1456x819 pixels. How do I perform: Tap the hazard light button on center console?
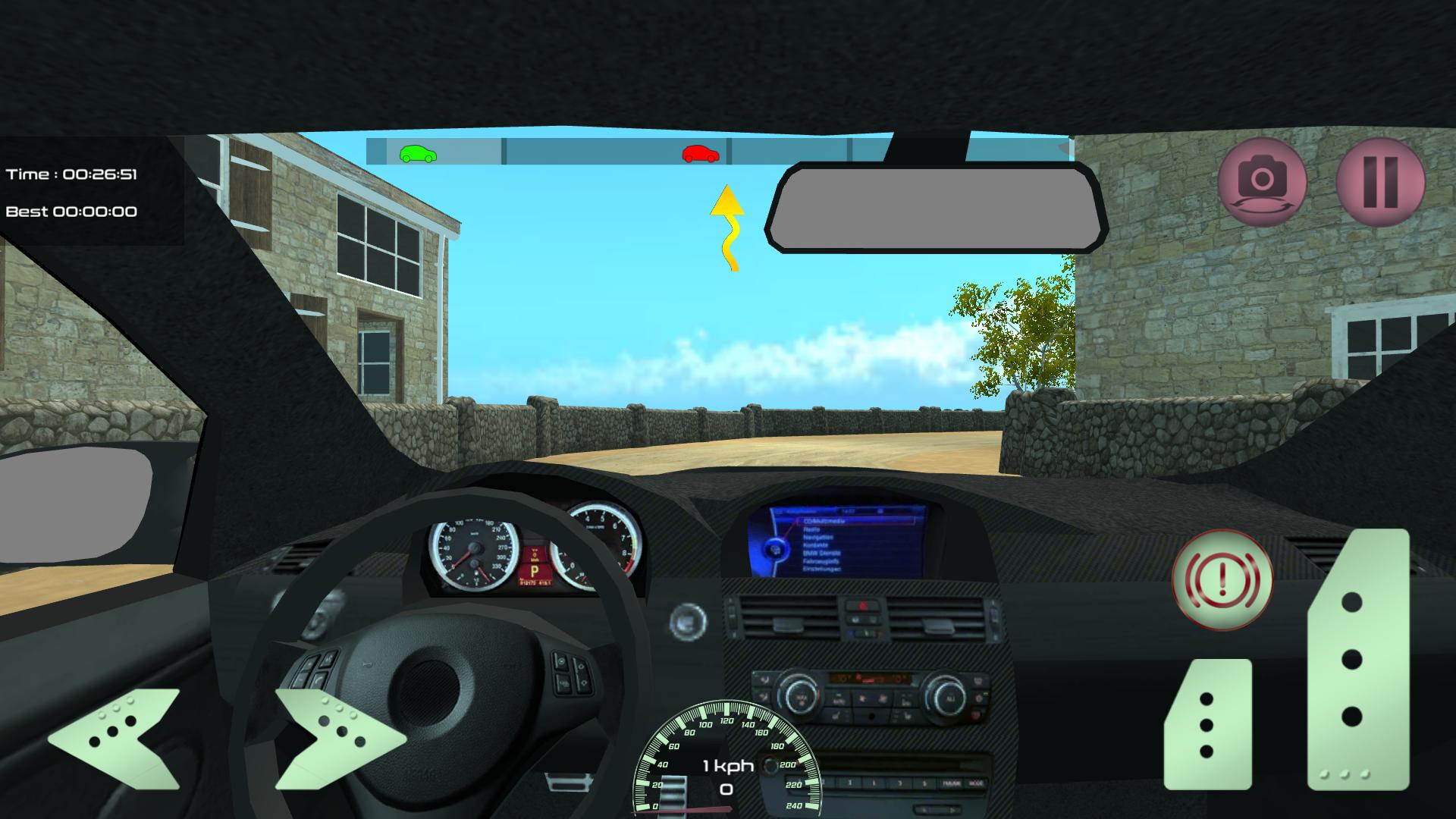(862, 605)
